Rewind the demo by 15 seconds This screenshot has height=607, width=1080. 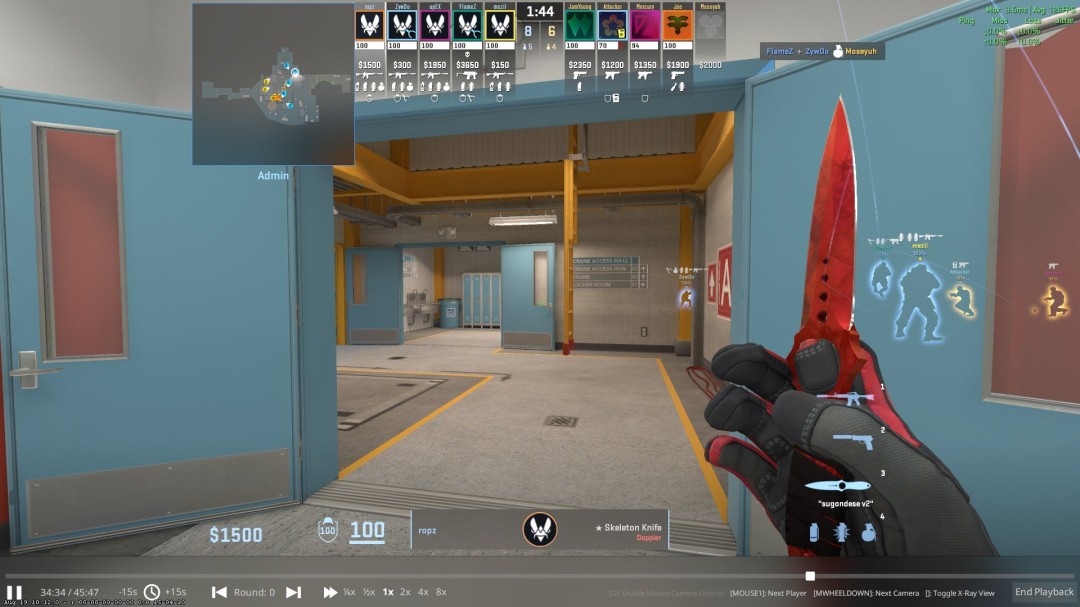(x=128, y=592)
